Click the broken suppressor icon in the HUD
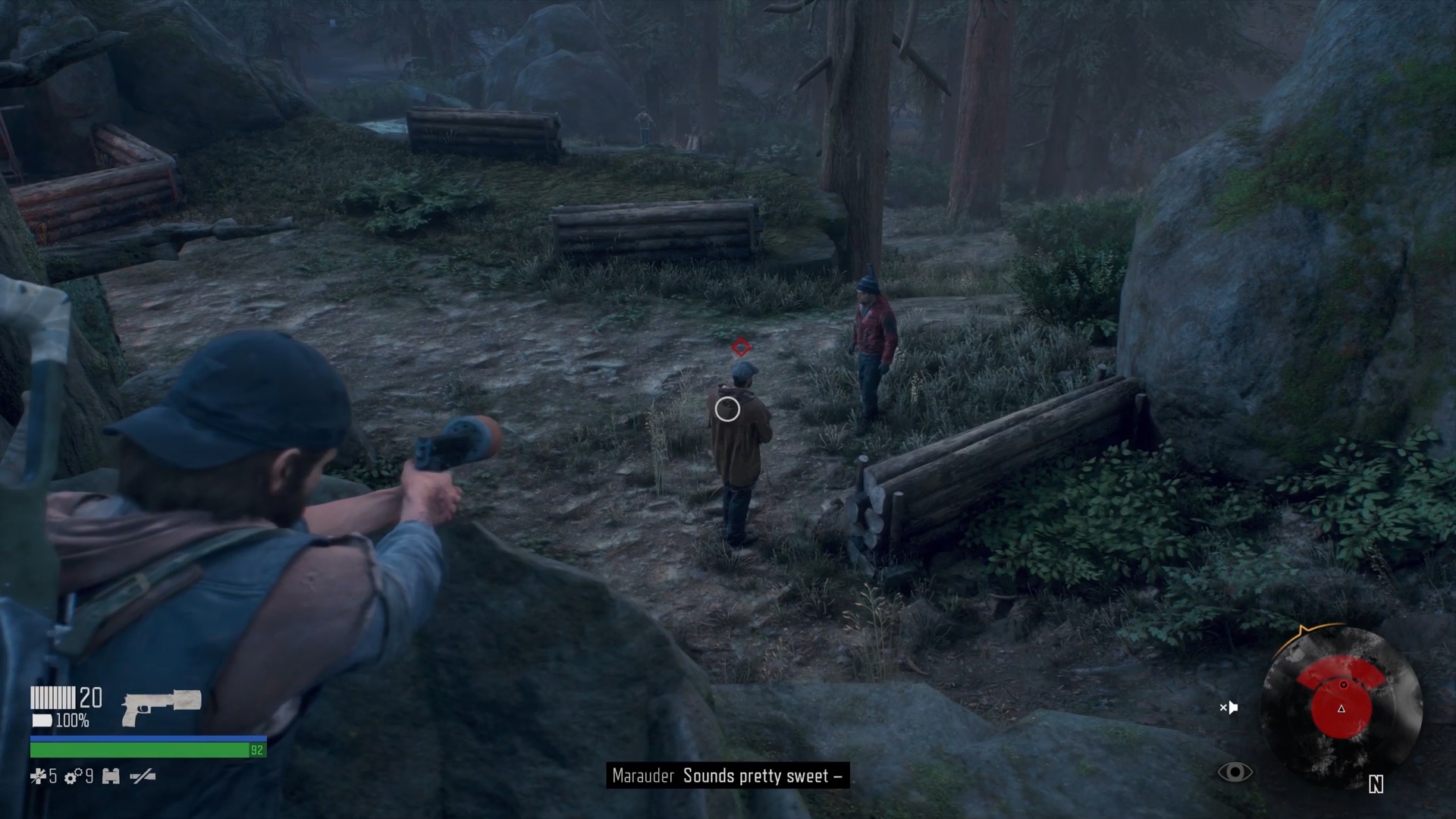Image resolution: width=1456 pixels, height=819 pixels. pos(142,777)
